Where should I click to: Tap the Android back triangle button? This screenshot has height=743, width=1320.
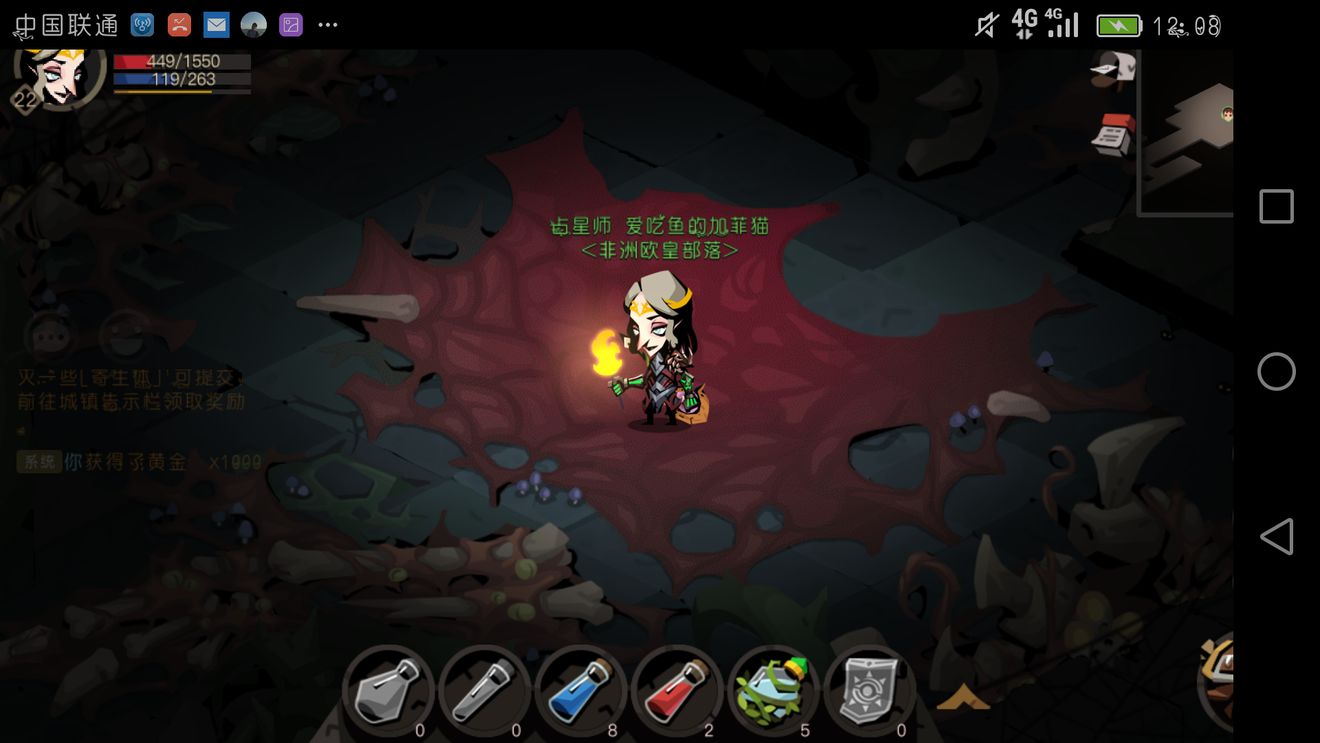[x=1276, y=537]
